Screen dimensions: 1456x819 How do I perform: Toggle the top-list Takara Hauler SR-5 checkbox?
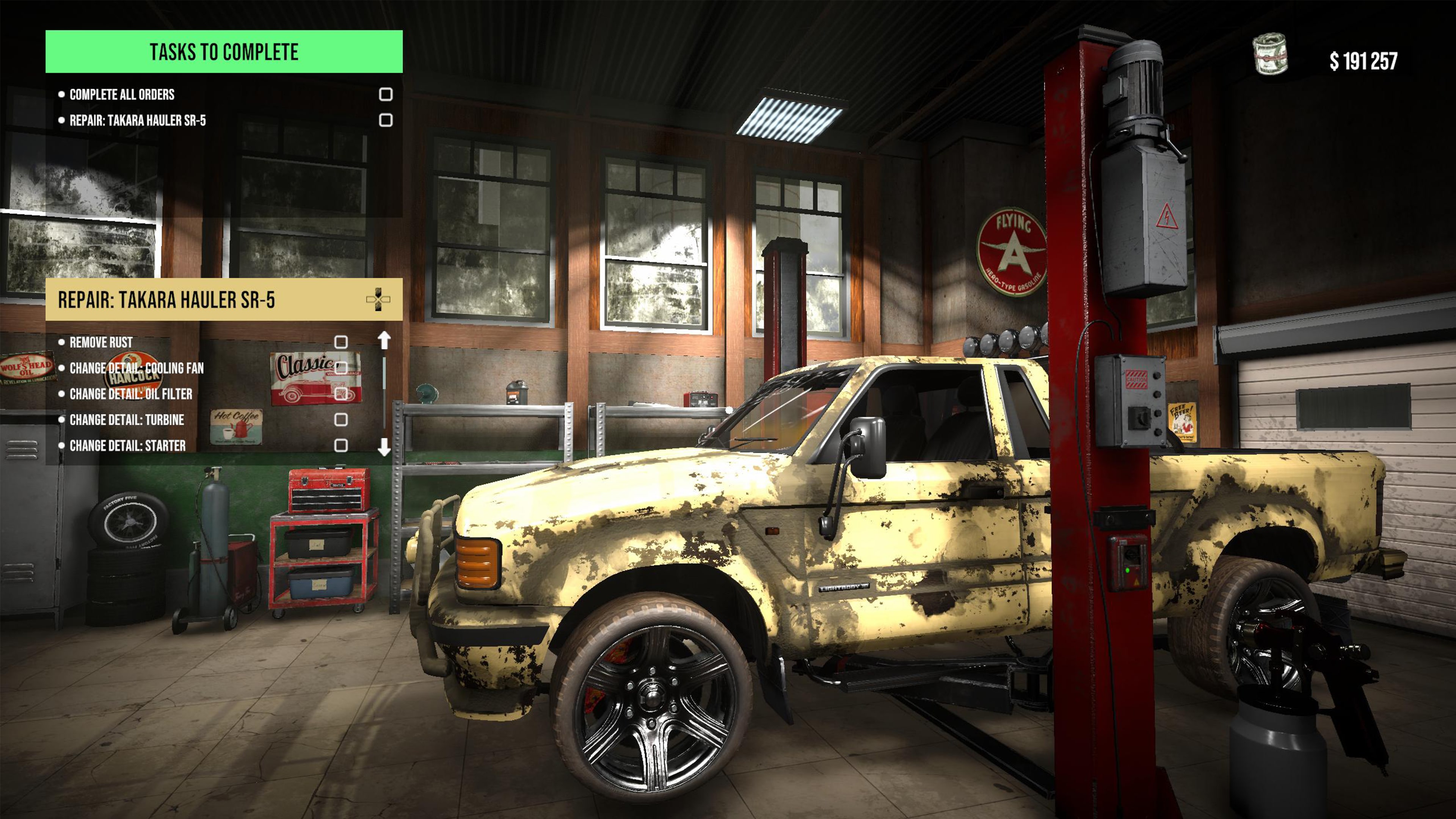tap(386, 120)
